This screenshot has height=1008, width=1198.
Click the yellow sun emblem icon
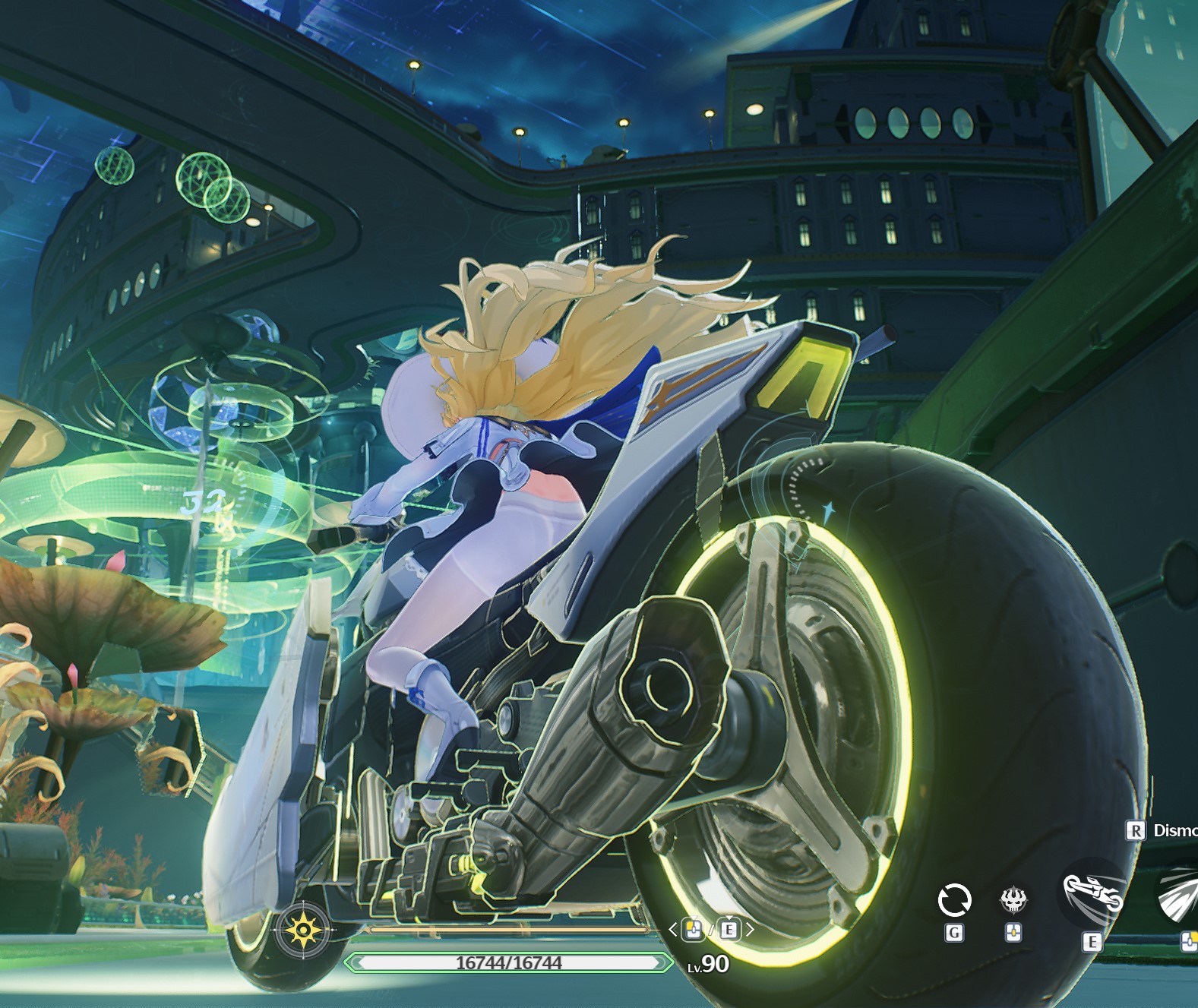click(303, 929)
